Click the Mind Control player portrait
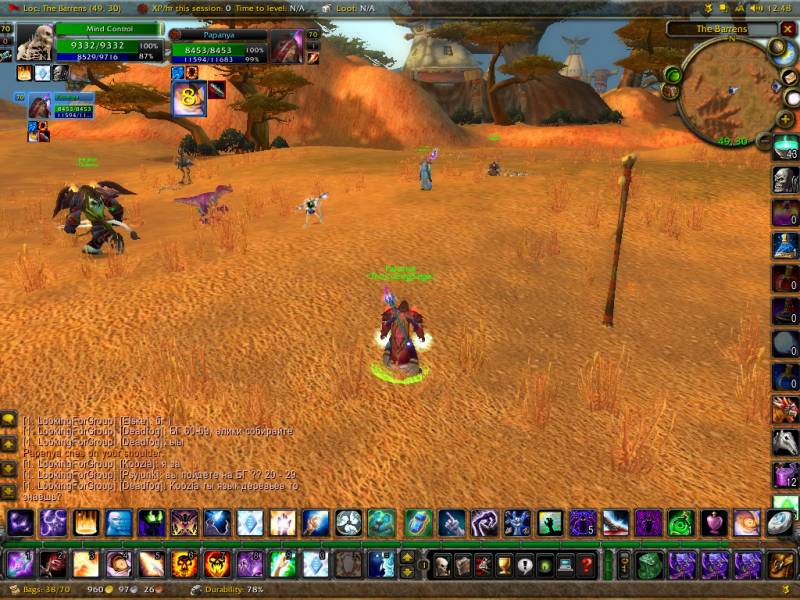The image size is (800, 600). point(35,42)
